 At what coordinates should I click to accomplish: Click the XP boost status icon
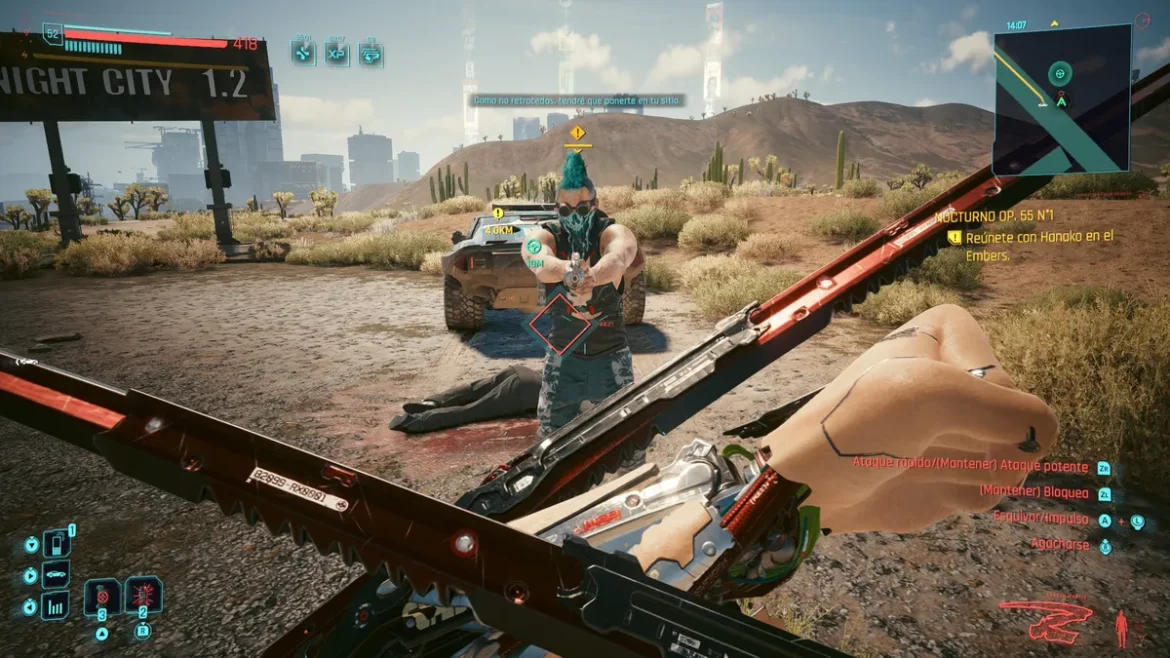[337, 52]
